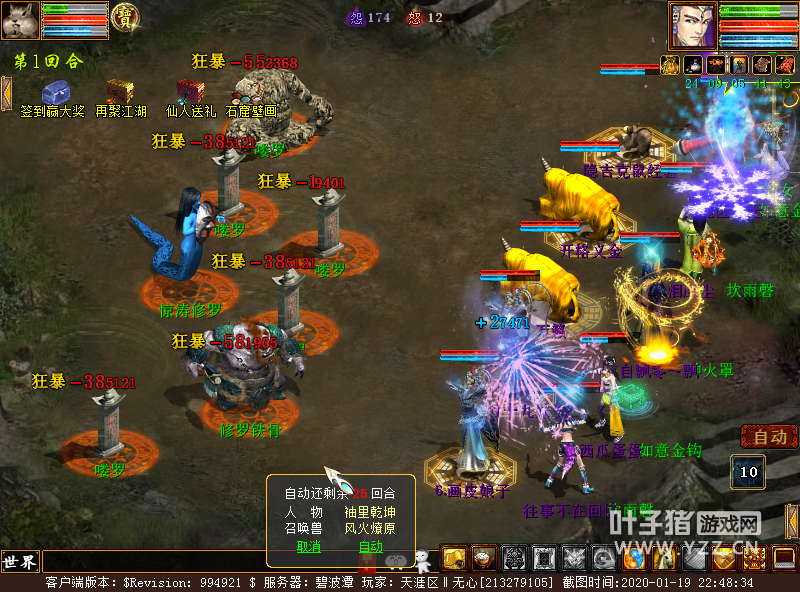Open the gold 寶 treasure icon
Image resolution: width=800 pixels, height=592 pixels.
125,17
